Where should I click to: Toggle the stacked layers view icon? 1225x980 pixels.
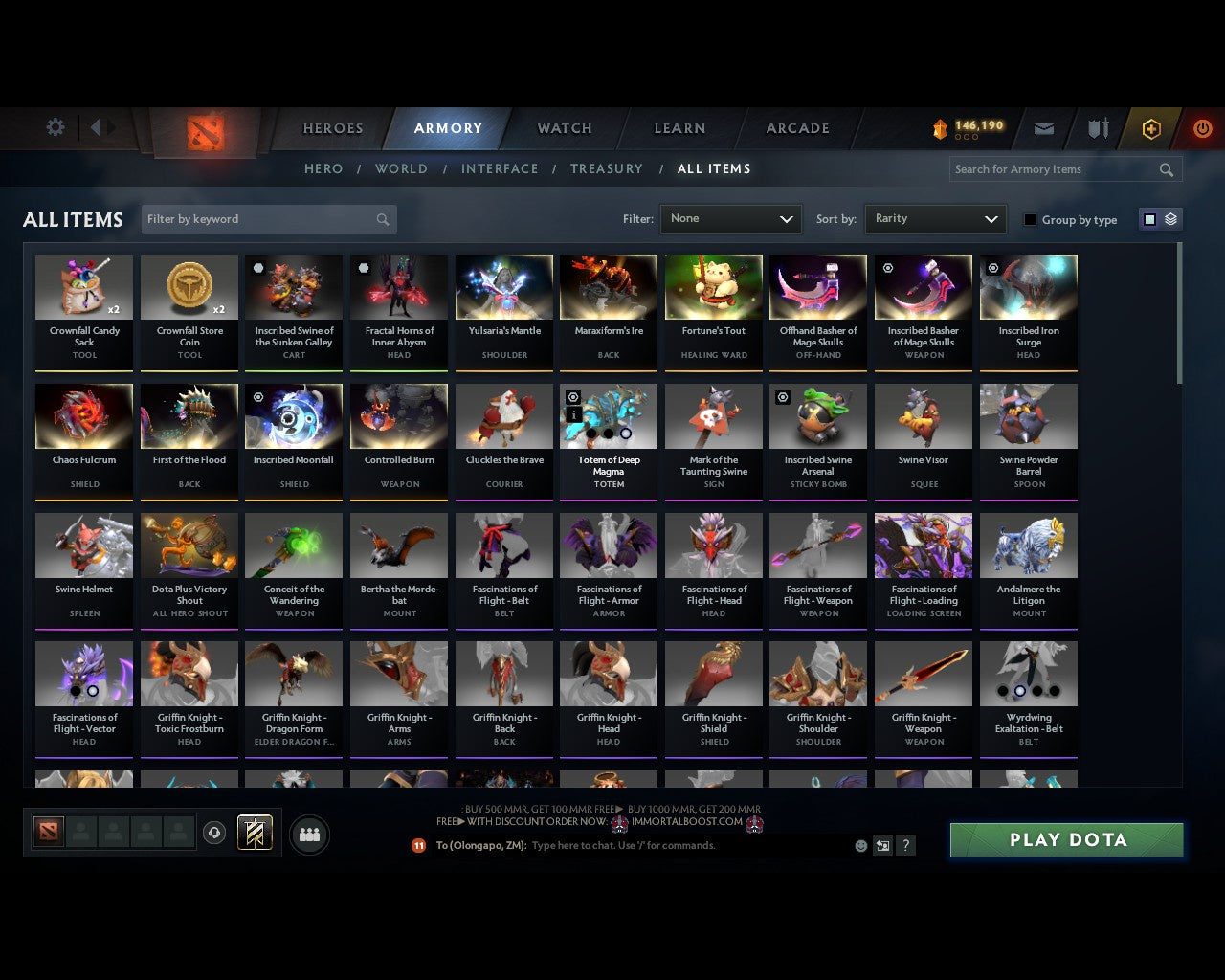(x=1169, y=218)
